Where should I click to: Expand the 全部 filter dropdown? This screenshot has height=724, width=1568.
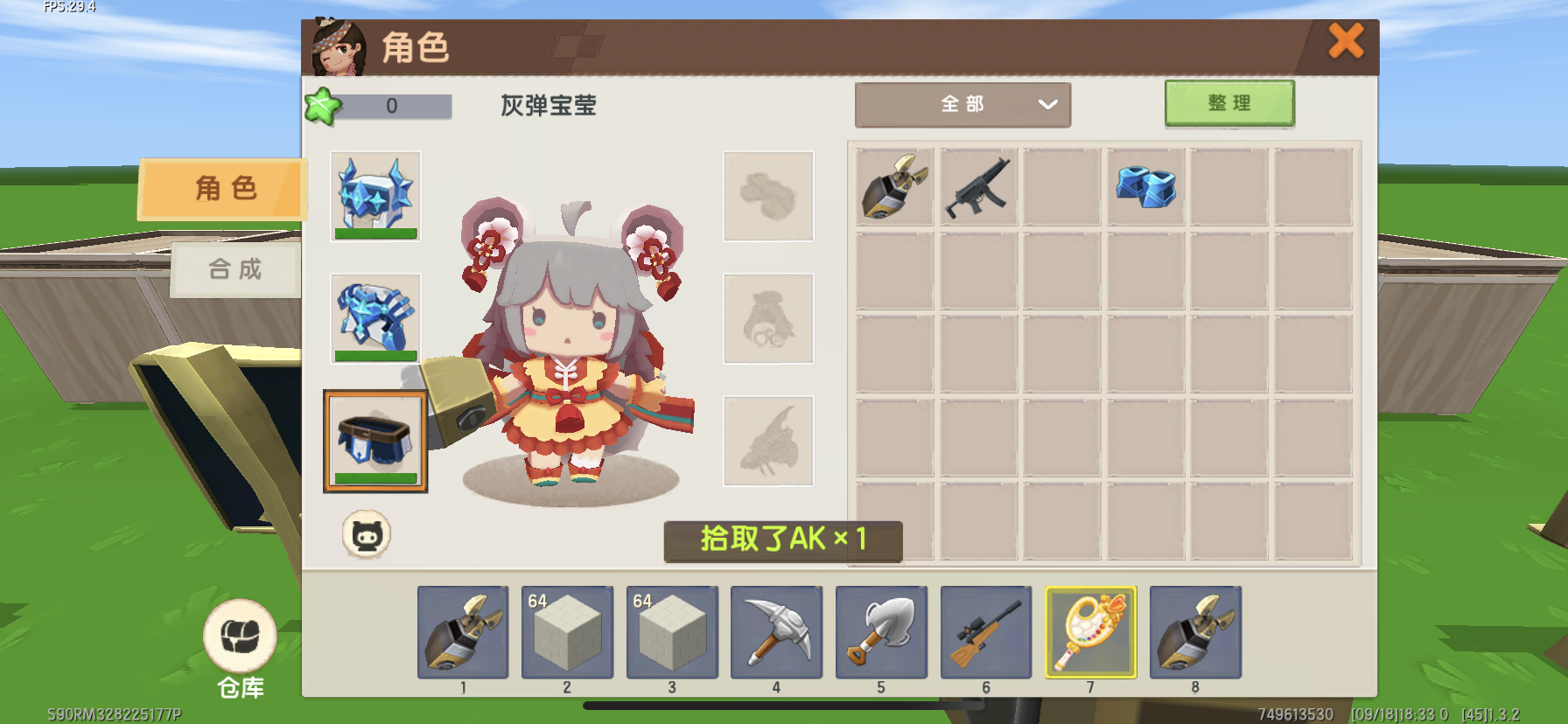pyautogui.click(x=962, y=105)
